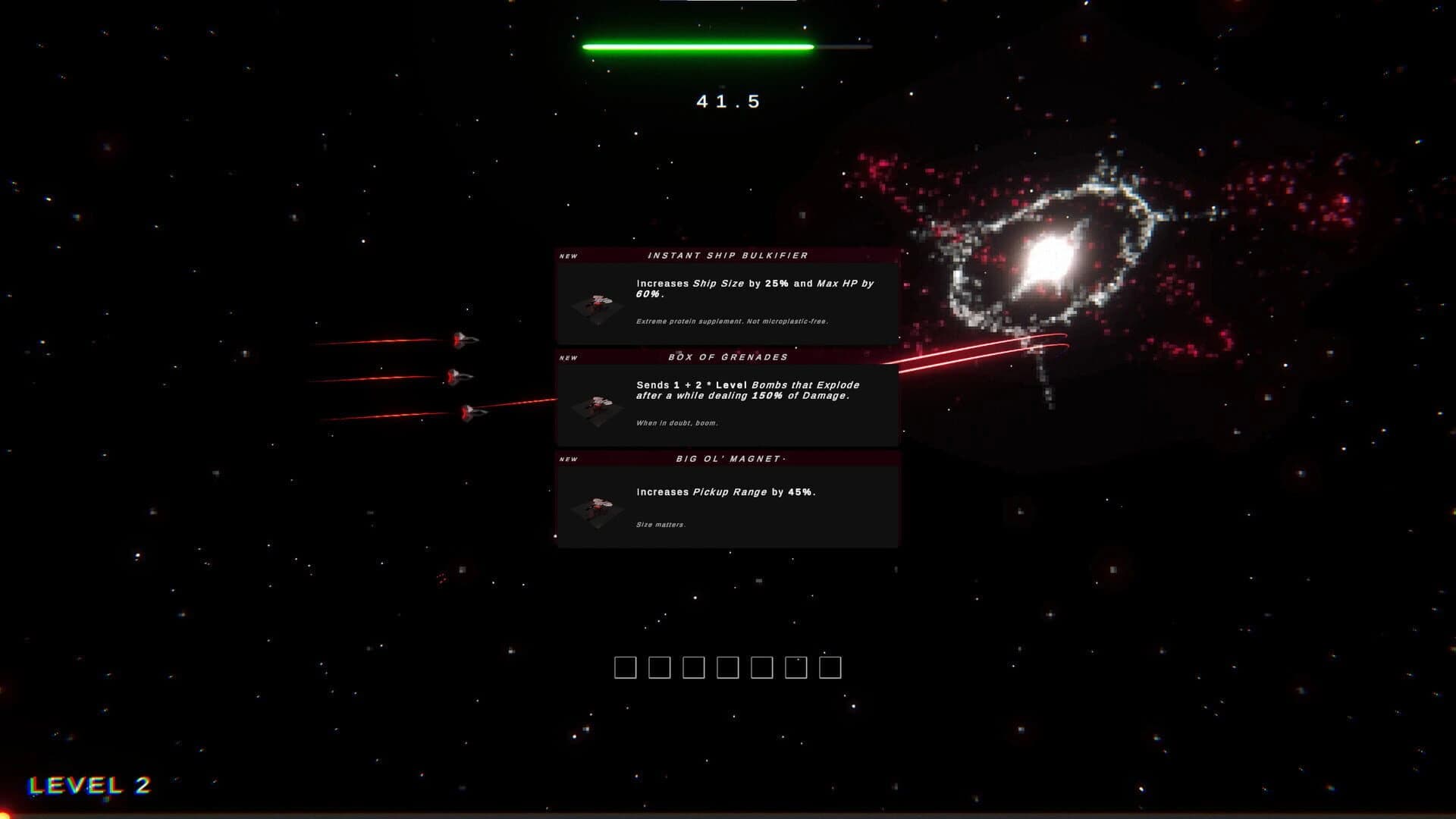This screenshot has width=1456, height=819.
Task: Click the topmost ship sprite firing a laser
Action: (464, 341)
